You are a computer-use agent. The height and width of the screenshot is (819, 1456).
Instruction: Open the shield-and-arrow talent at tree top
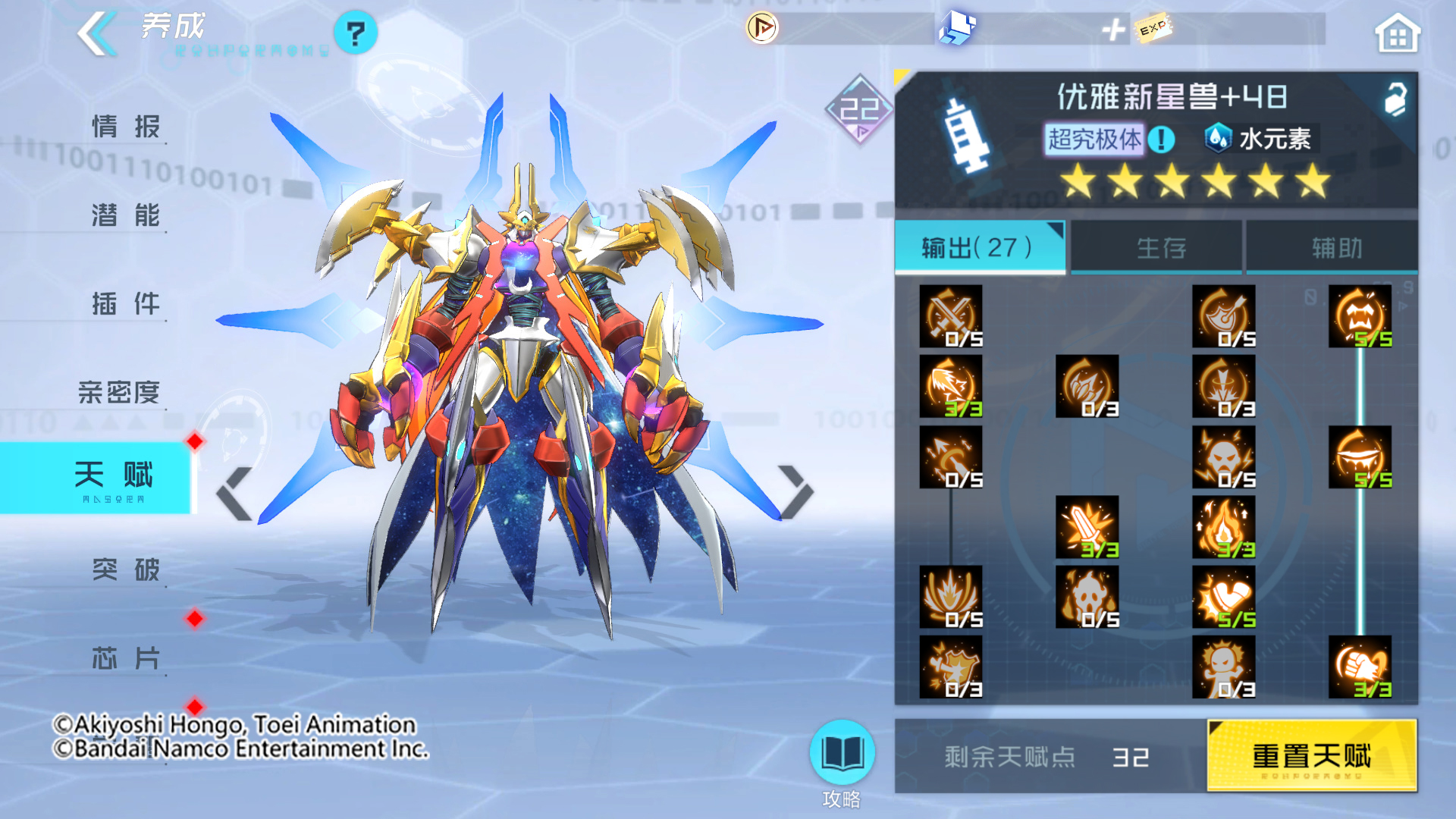pyautogui.click(x=1224, y=315)
